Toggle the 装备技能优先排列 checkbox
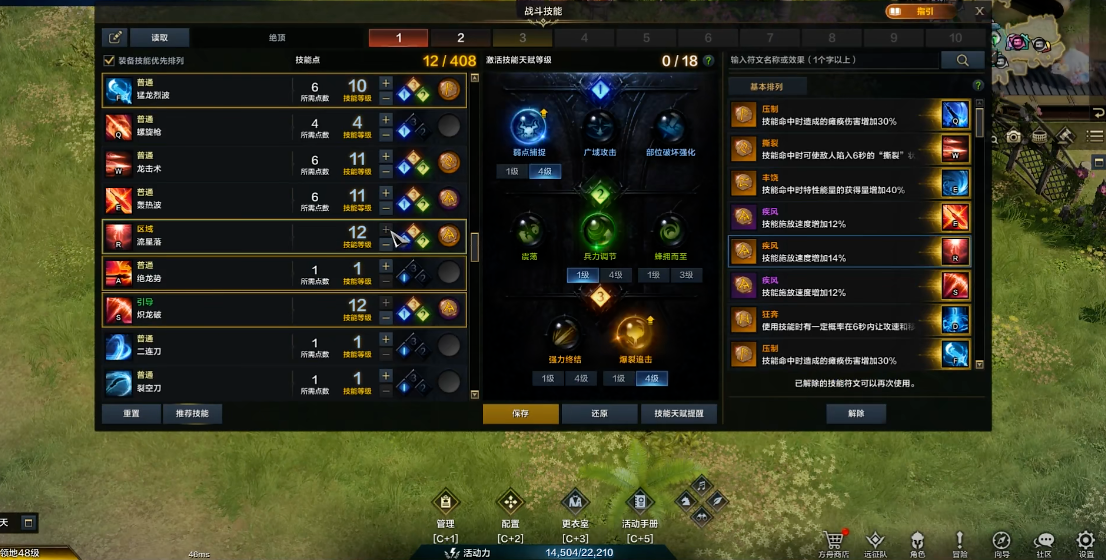1106x560 pixels. point(110,61)
